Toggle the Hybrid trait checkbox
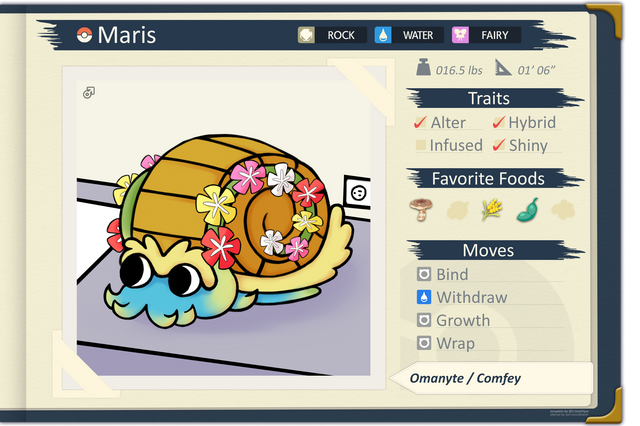This screenshot has height=426, width=640. 499,123
